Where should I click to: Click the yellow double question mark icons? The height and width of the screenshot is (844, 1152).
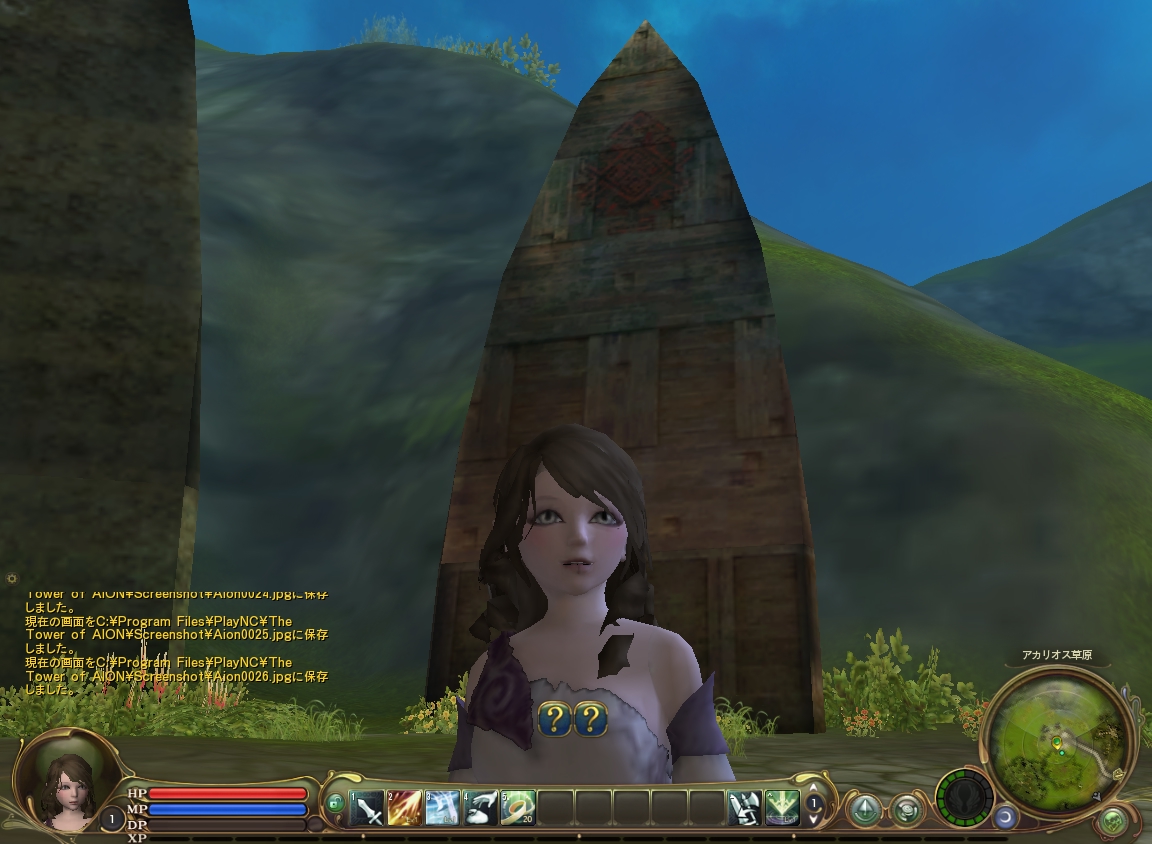573,718
